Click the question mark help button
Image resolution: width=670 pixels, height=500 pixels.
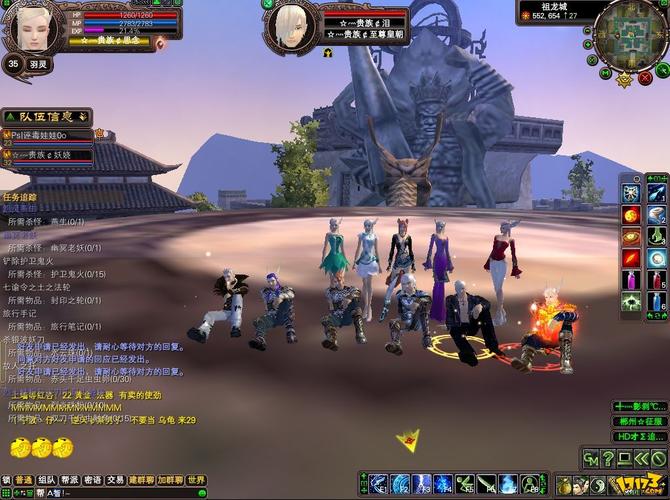tap(608, 459)
